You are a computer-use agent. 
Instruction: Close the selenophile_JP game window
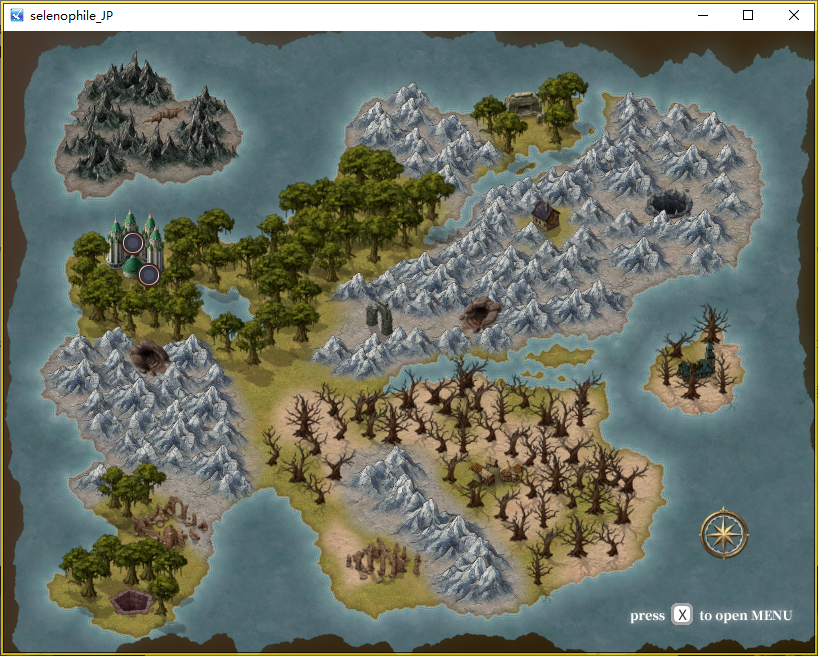793,15
